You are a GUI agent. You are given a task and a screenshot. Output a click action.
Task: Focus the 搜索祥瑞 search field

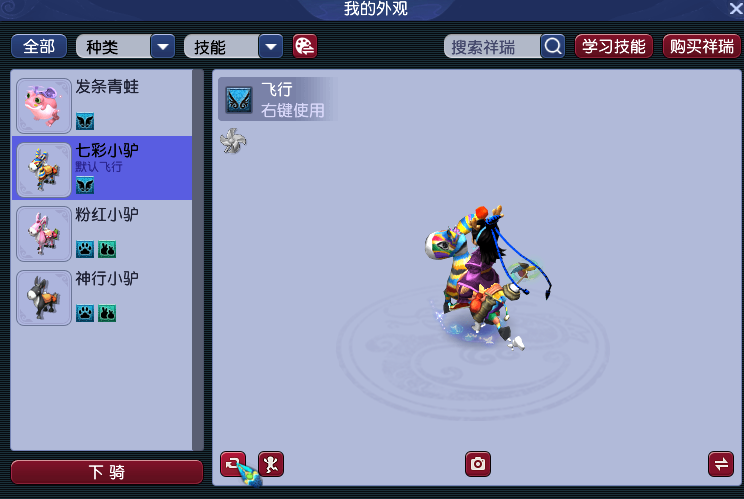click(x=492, y=47)
